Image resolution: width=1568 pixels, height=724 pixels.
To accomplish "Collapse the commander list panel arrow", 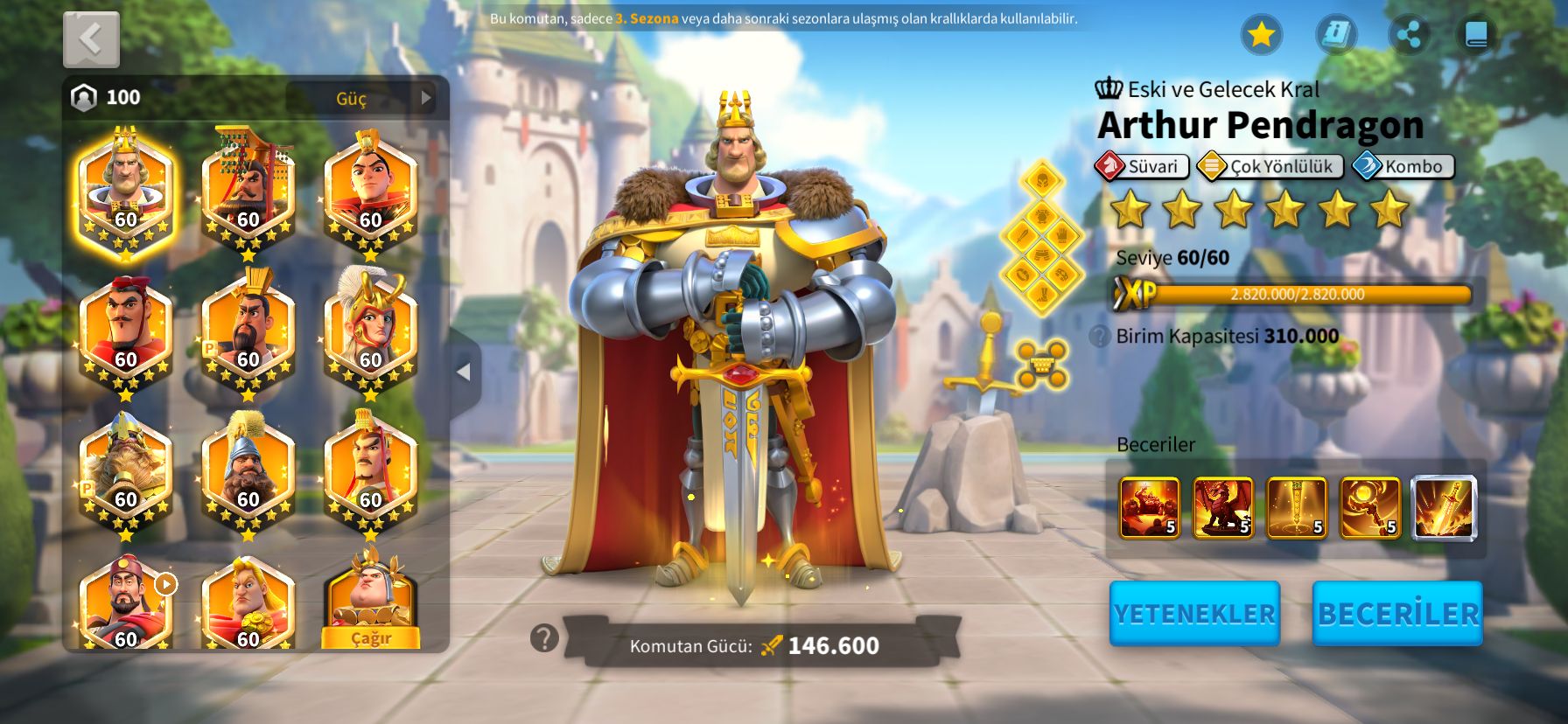I will tap(464, 372).
